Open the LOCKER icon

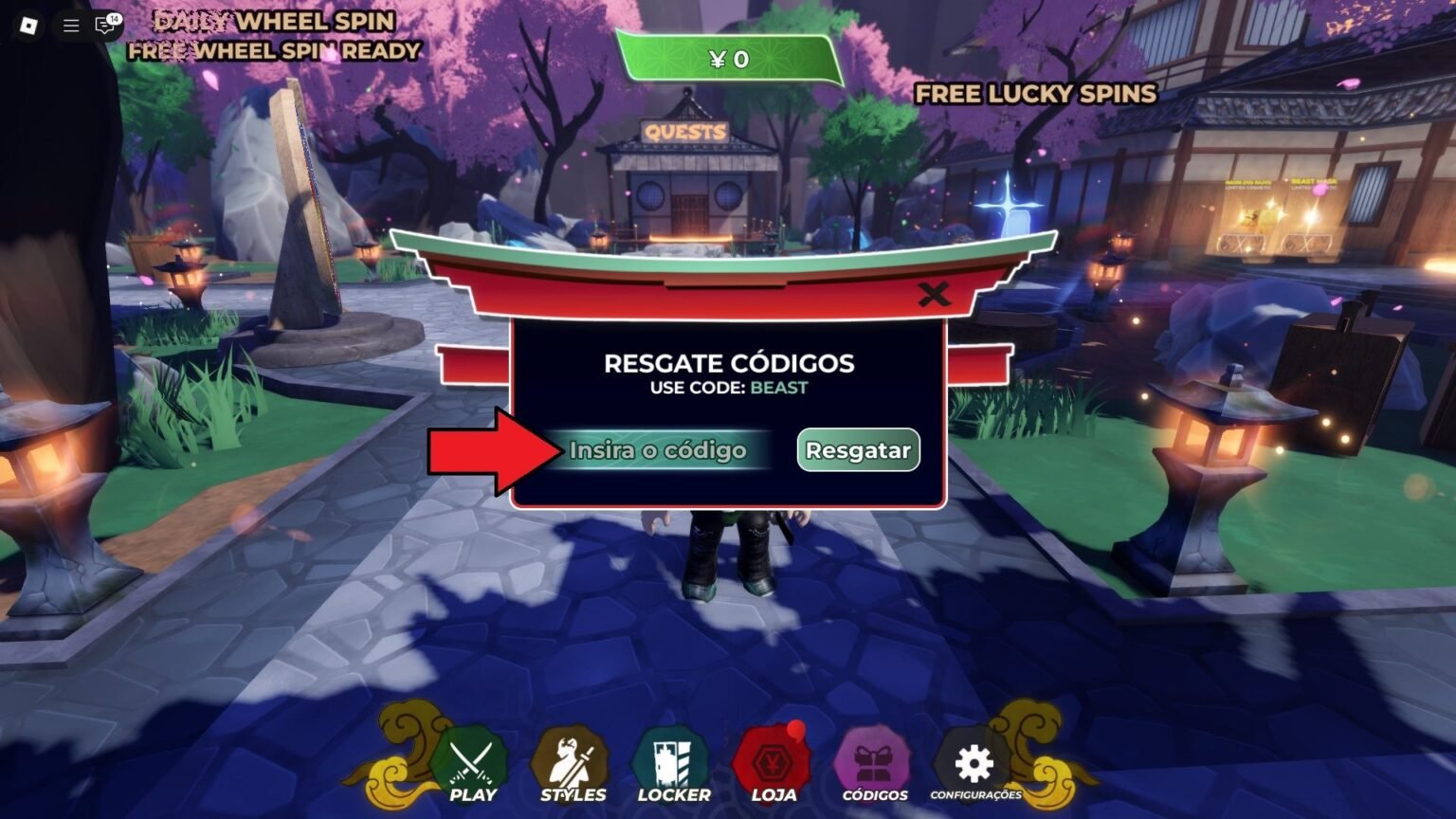click(x=674, y=758)
